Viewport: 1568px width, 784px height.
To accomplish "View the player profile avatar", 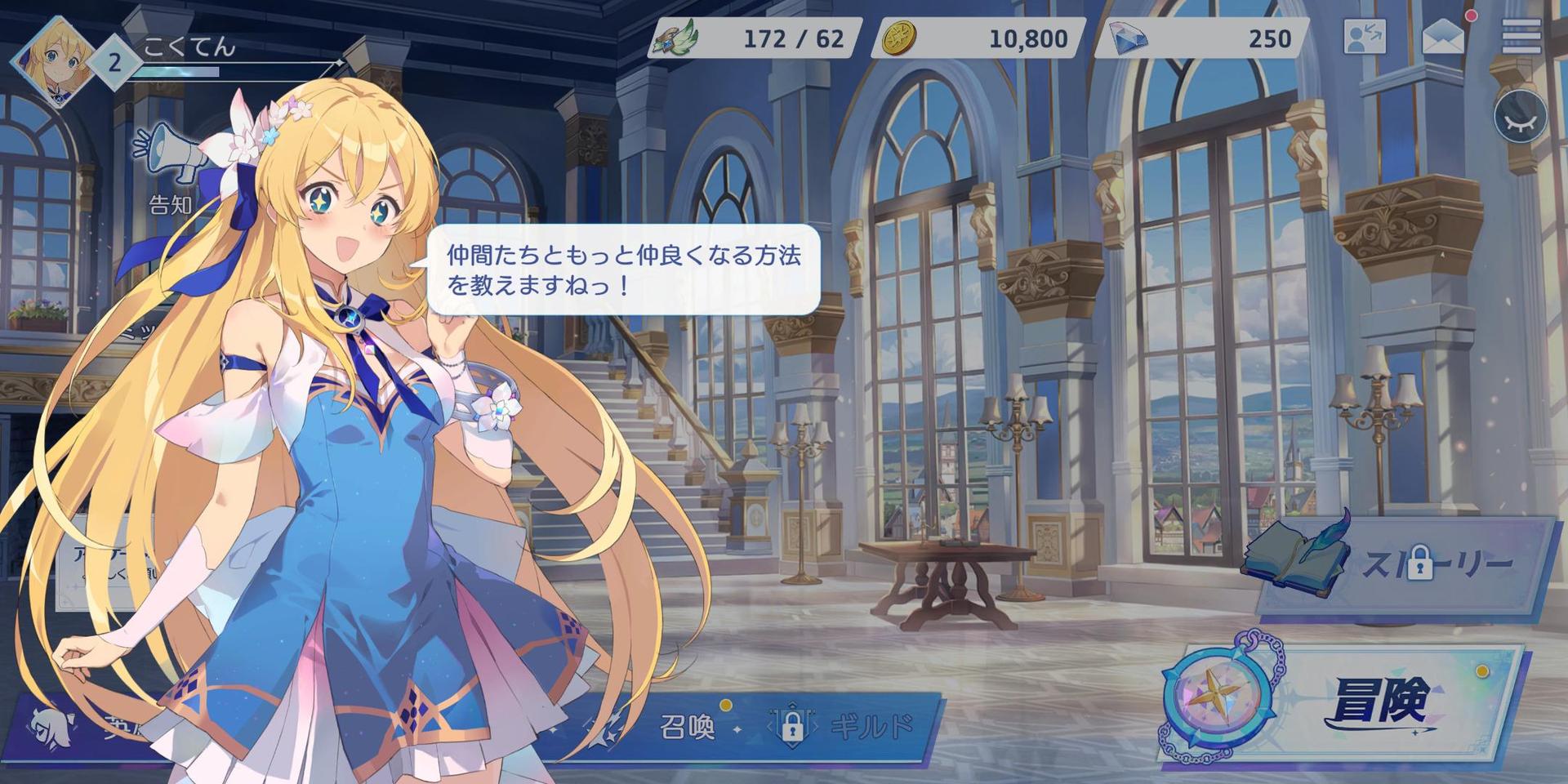I will coord(54,61).
